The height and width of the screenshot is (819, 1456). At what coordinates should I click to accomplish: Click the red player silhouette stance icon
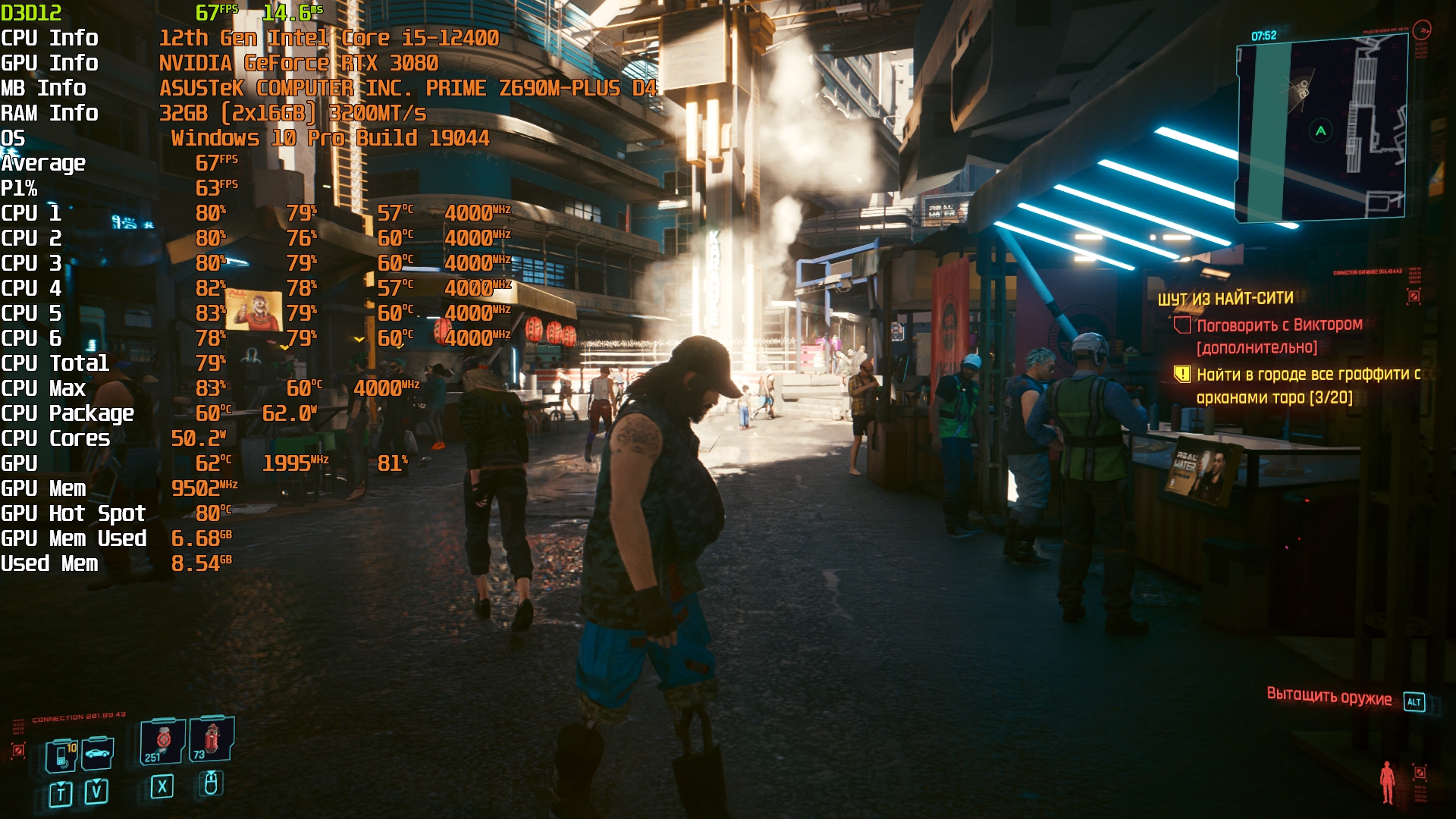(1387, 782)
